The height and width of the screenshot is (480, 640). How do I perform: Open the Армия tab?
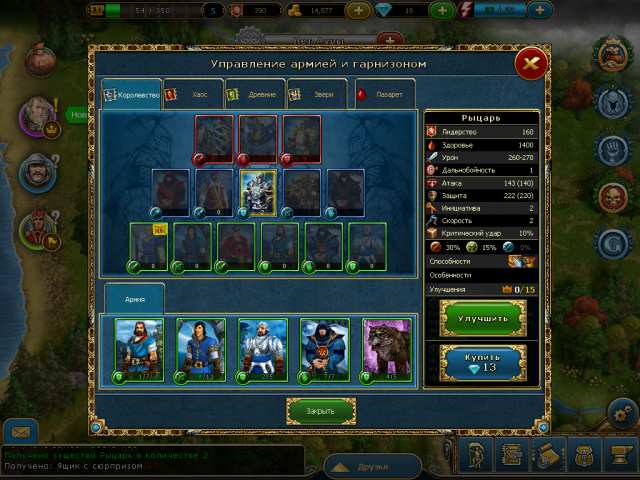point(134,298)
